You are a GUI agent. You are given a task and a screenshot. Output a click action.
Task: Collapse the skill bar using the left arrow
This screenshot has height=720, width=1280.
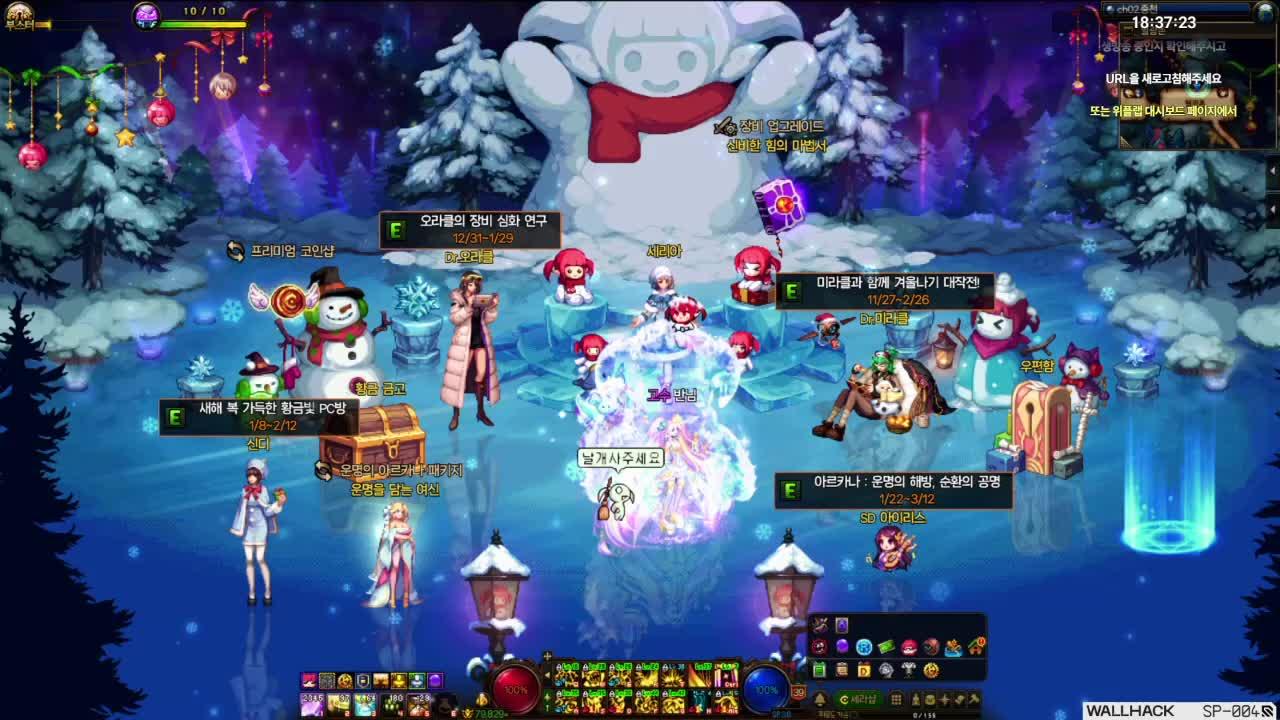548,676
